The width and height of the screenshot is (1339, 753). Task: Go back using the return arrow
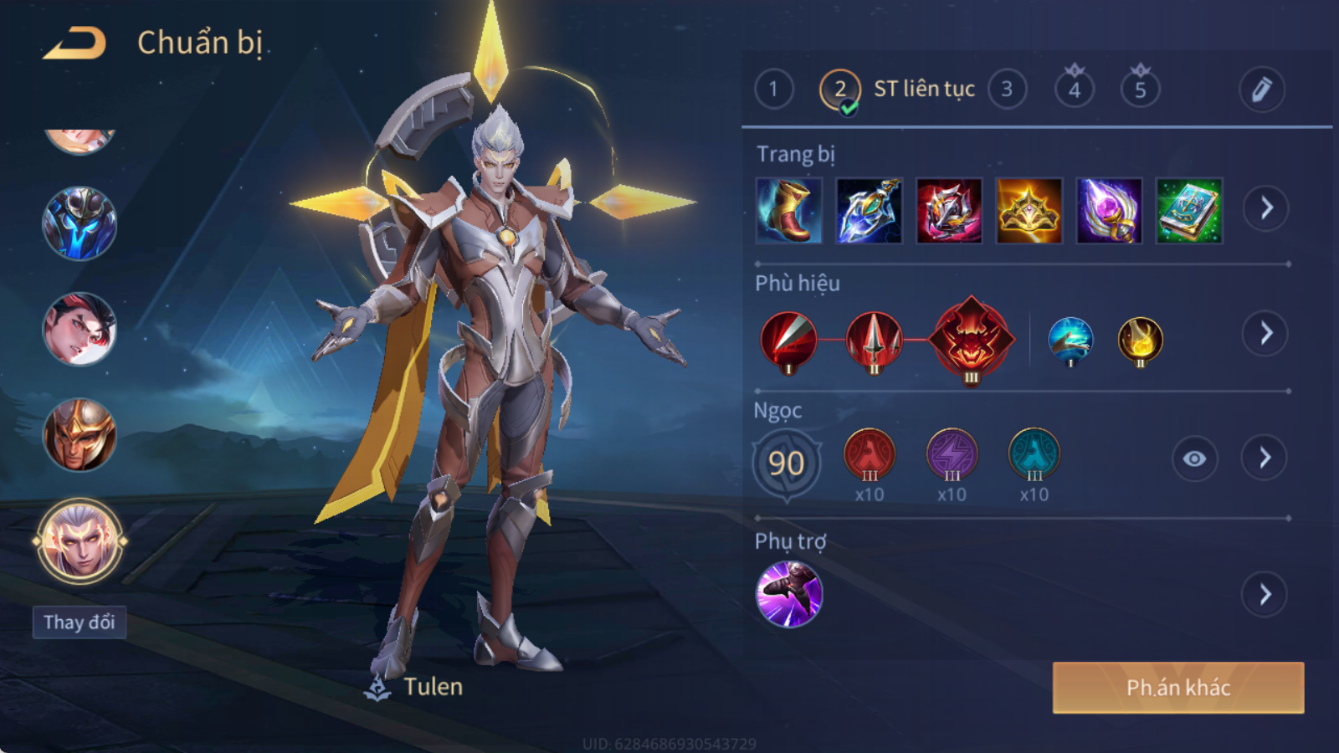(x=75, y=43)
